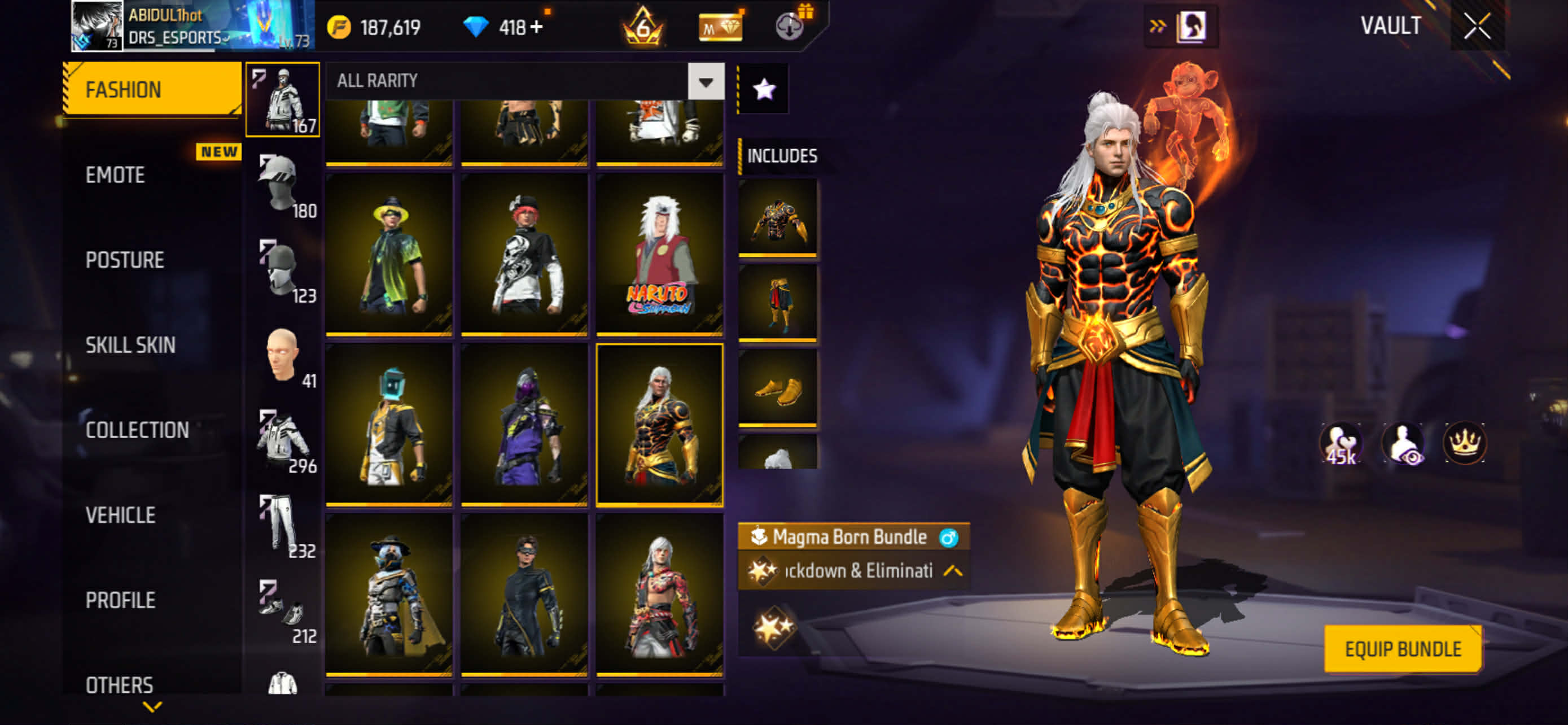Close the Vault screen
This screenshot has width=1568, height=725.
pos(1476,27)
